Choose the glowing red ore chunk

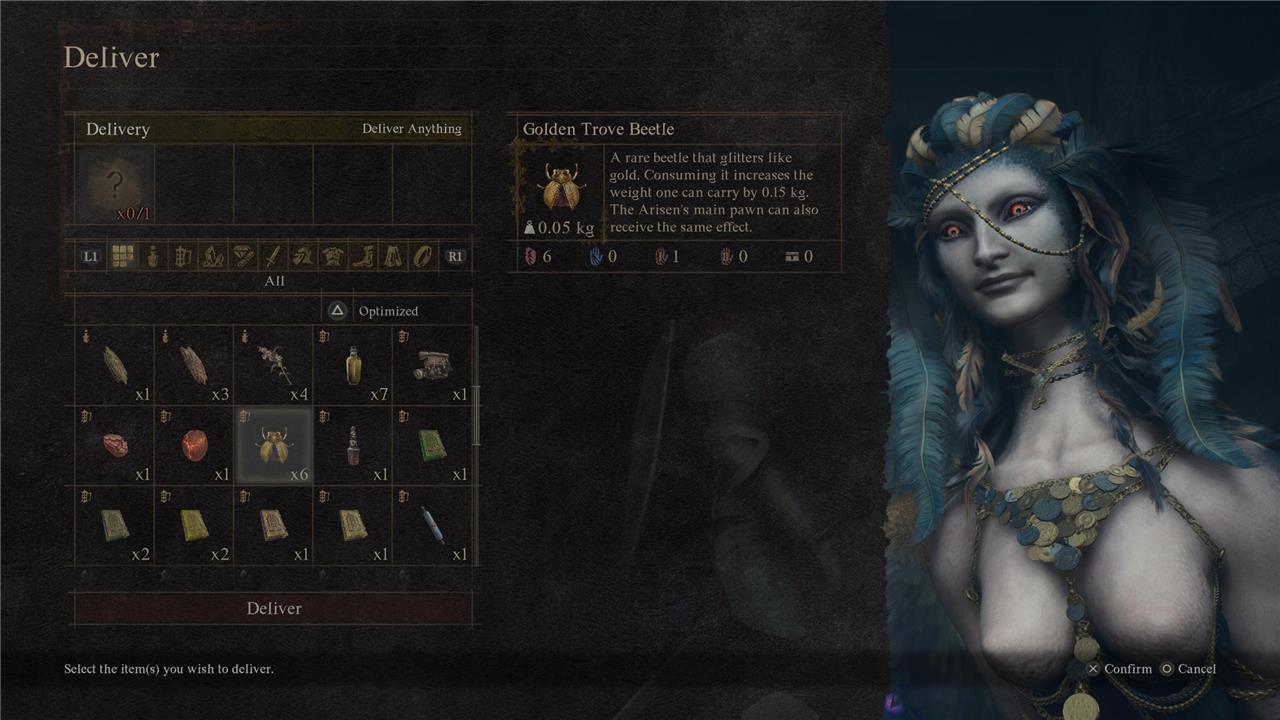(x=194, y=445)
